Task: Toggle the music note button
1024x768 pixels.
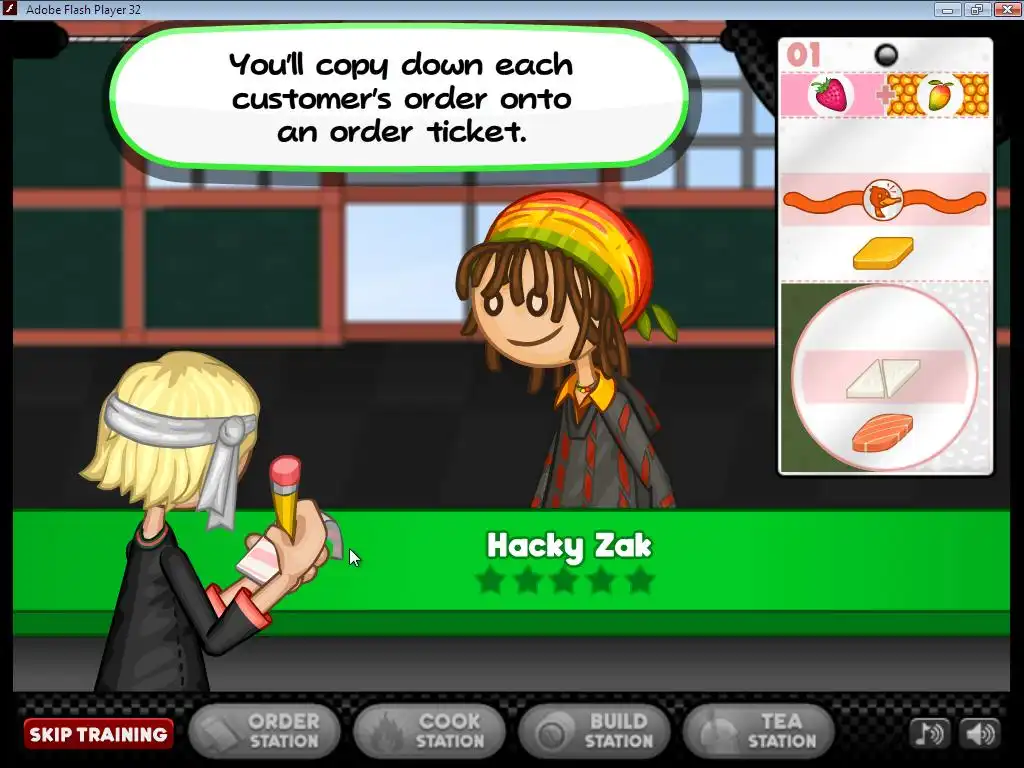Action: point(929,734)
